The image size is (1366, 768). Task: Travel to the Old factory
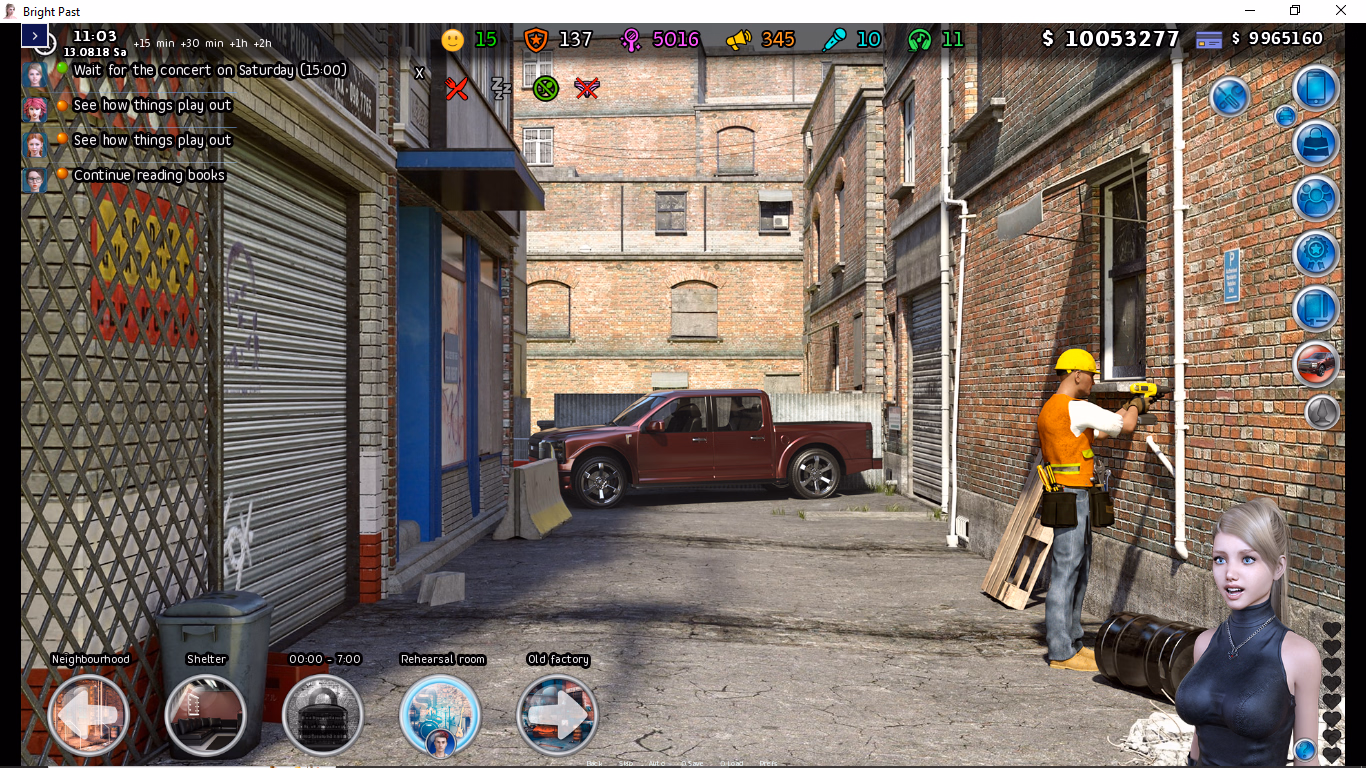pyautogui.click(x=557, y=715)
